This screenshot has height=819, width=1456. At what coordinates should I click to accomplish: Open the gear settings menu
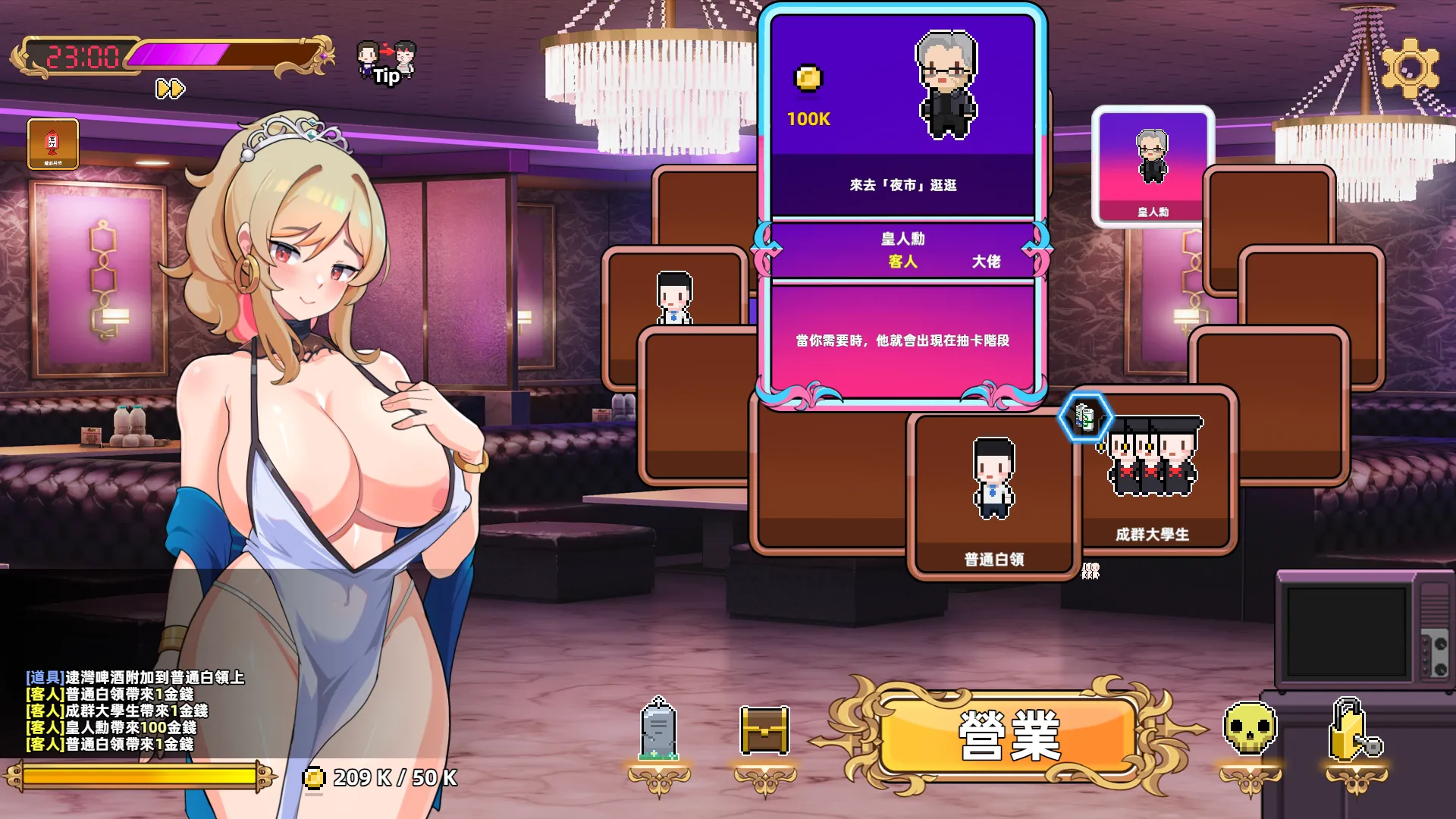(1410, 68)
